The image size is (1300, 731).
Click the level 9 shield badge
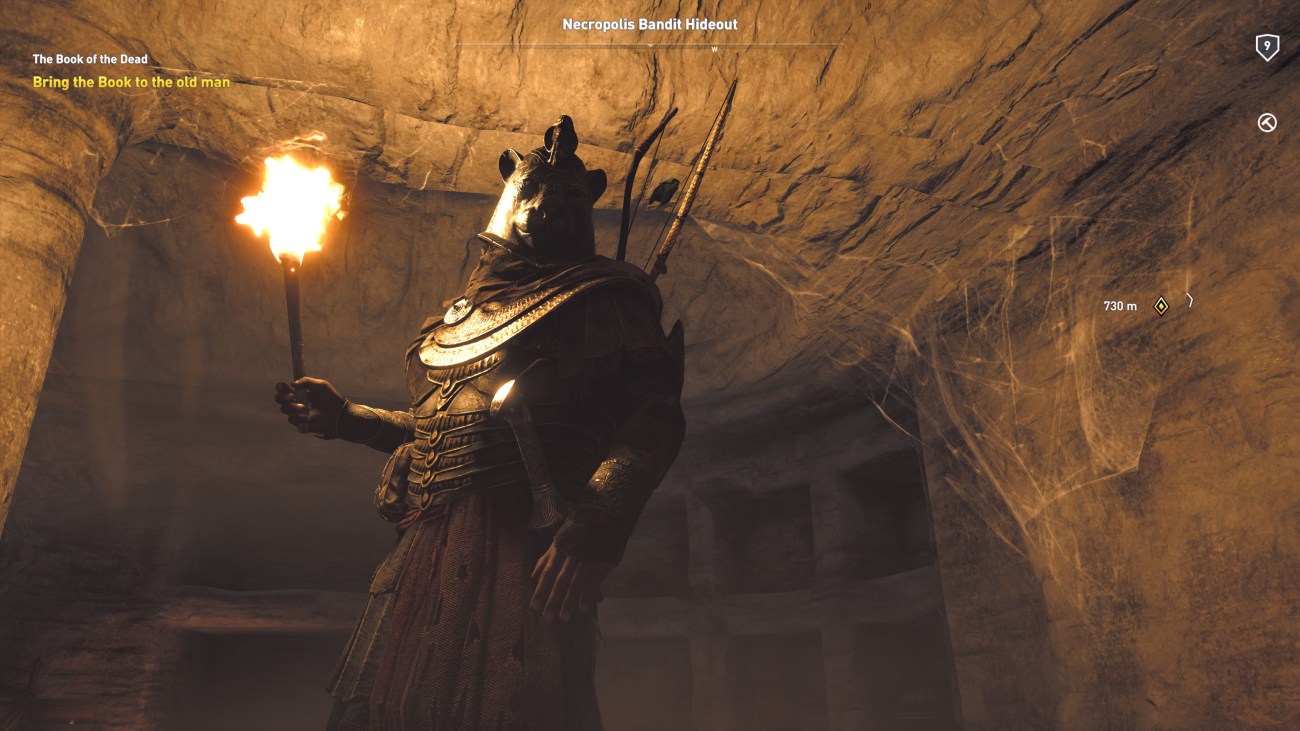coord(1267,47)
